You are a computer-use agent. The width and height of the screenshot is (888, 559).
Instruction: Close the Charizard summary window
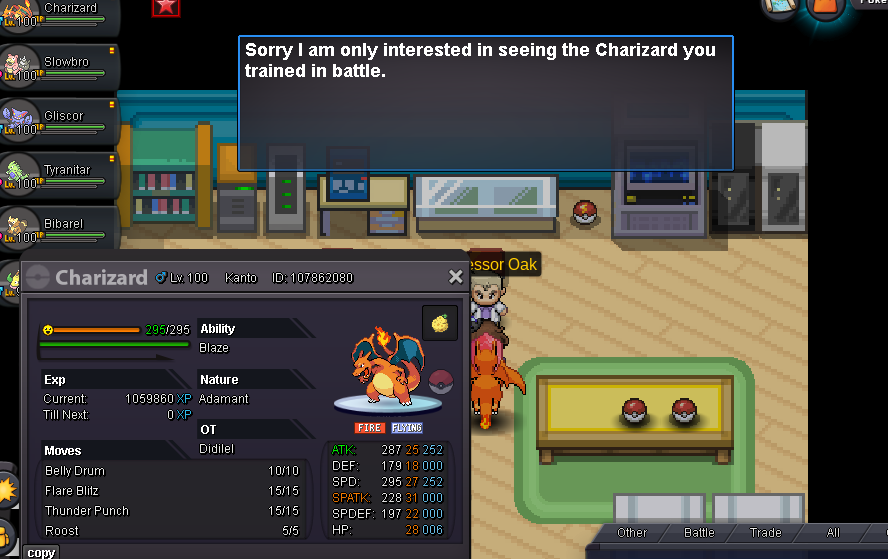point(456,277)
